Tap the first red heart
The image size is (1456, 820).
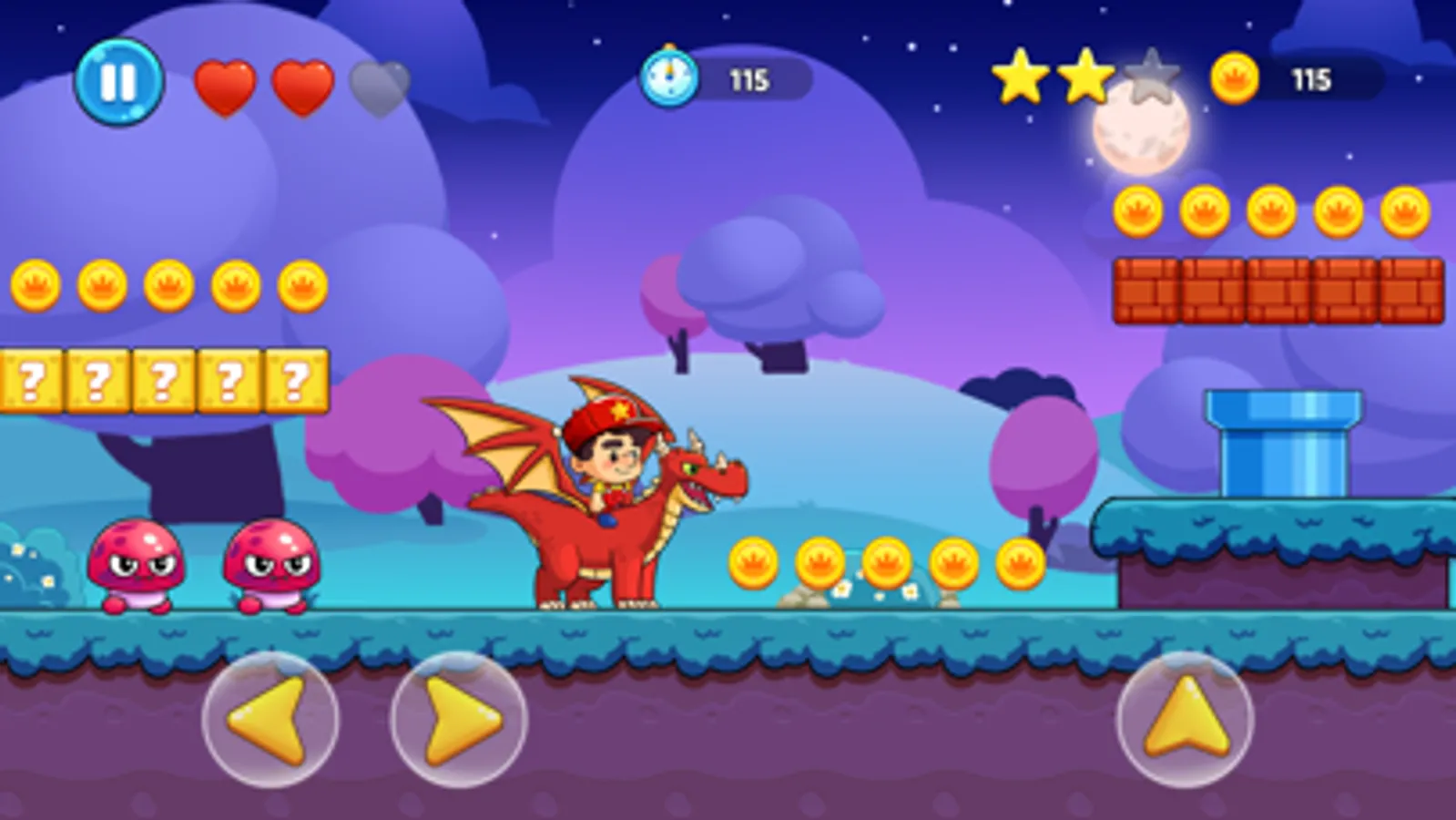[x=228, y=87]
